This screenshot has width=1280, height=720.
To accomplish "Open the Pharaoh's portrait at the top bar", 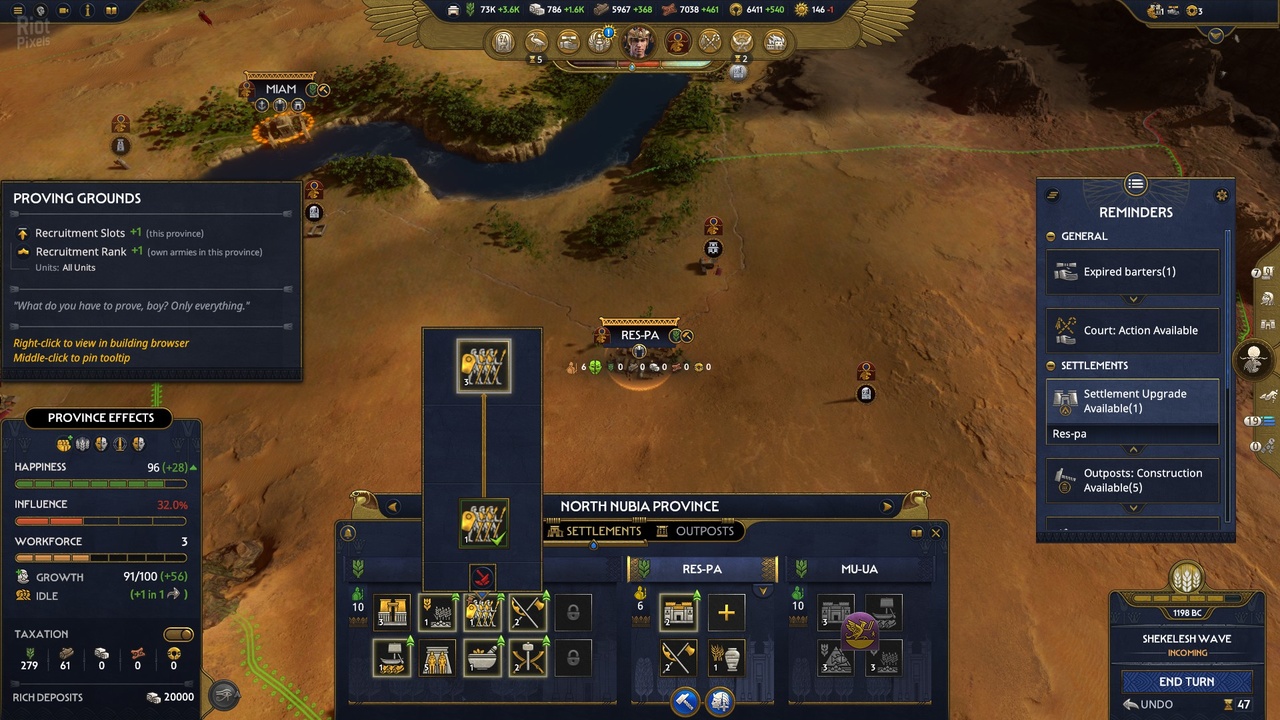I will click(x=638, y=41).
